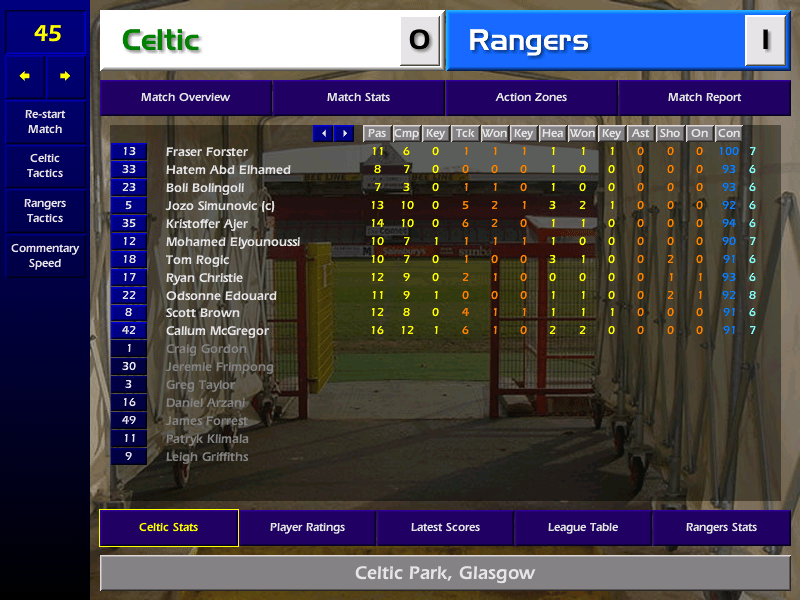Select the Celtic Stats tab

(168, 528)
